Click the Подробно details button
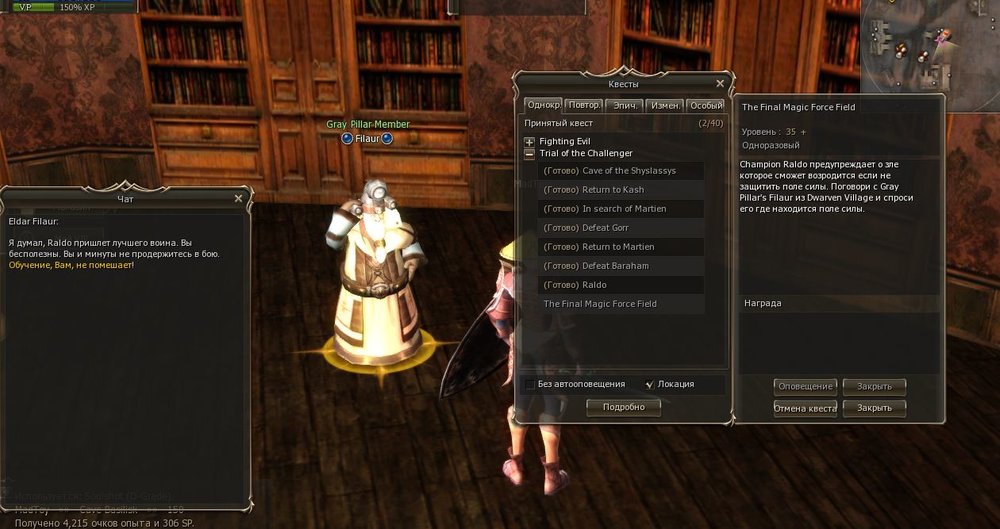1000x529 pixels. click(624, 407)
